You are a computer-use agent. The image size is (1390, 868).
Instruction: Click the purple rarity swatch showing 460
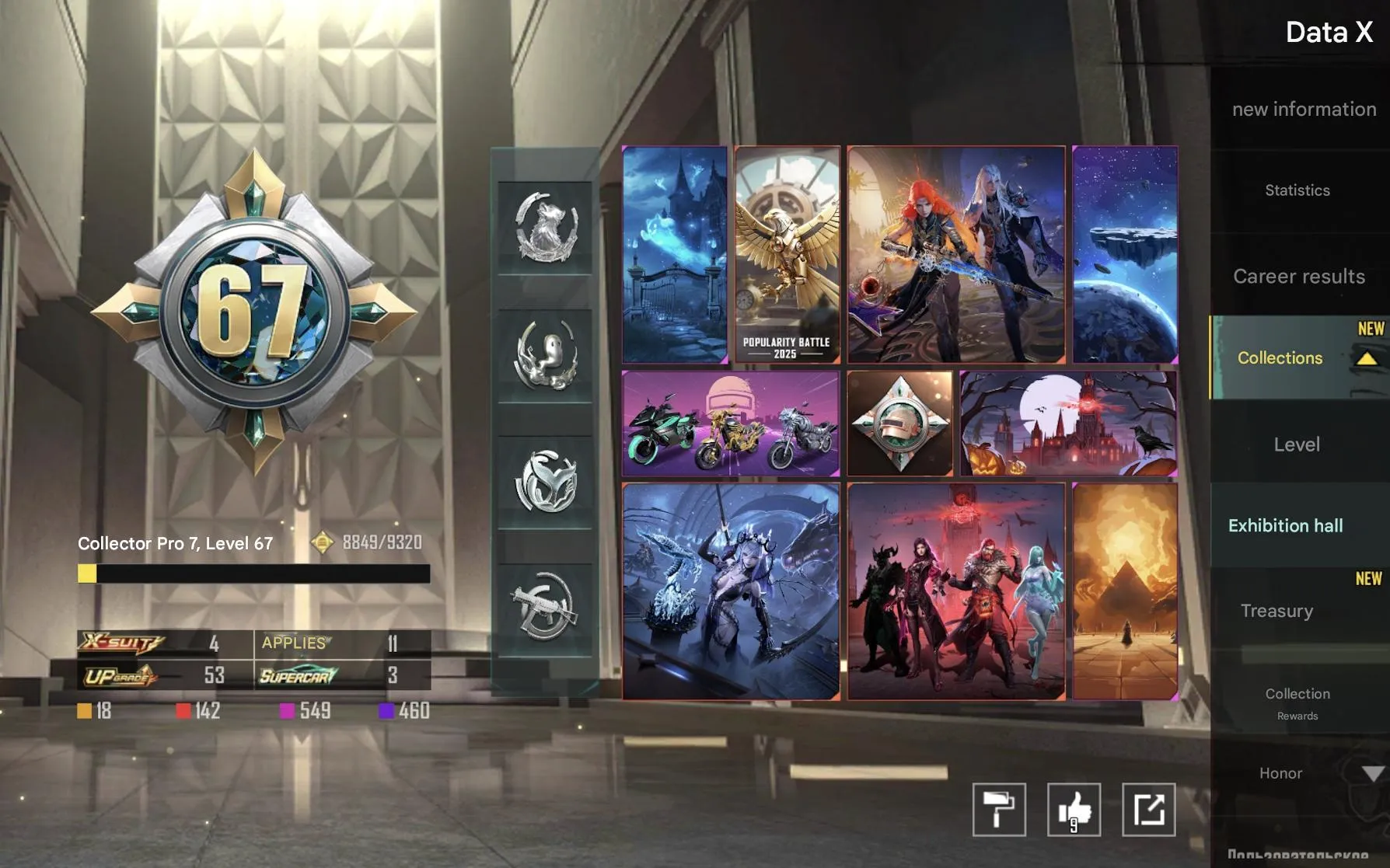coord(386,710)
